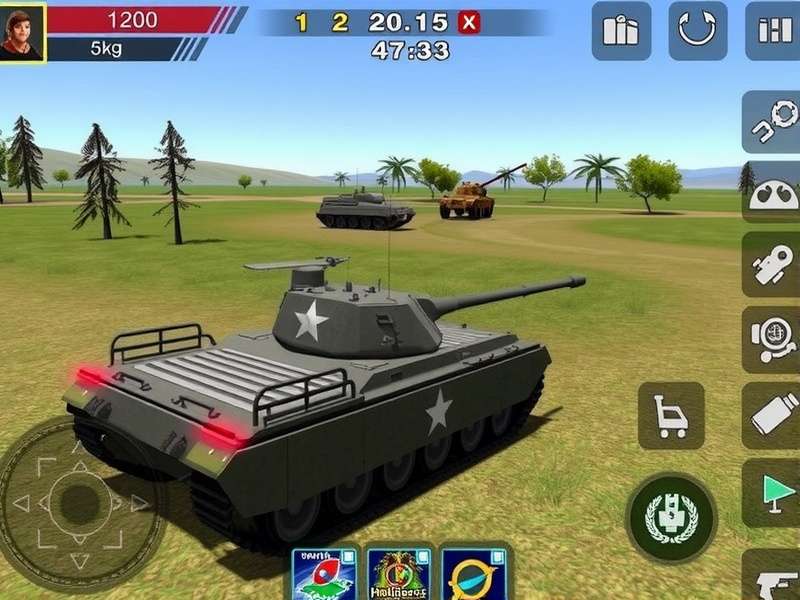
Task: Open the shopping cart button
Action: coord(671,415)
